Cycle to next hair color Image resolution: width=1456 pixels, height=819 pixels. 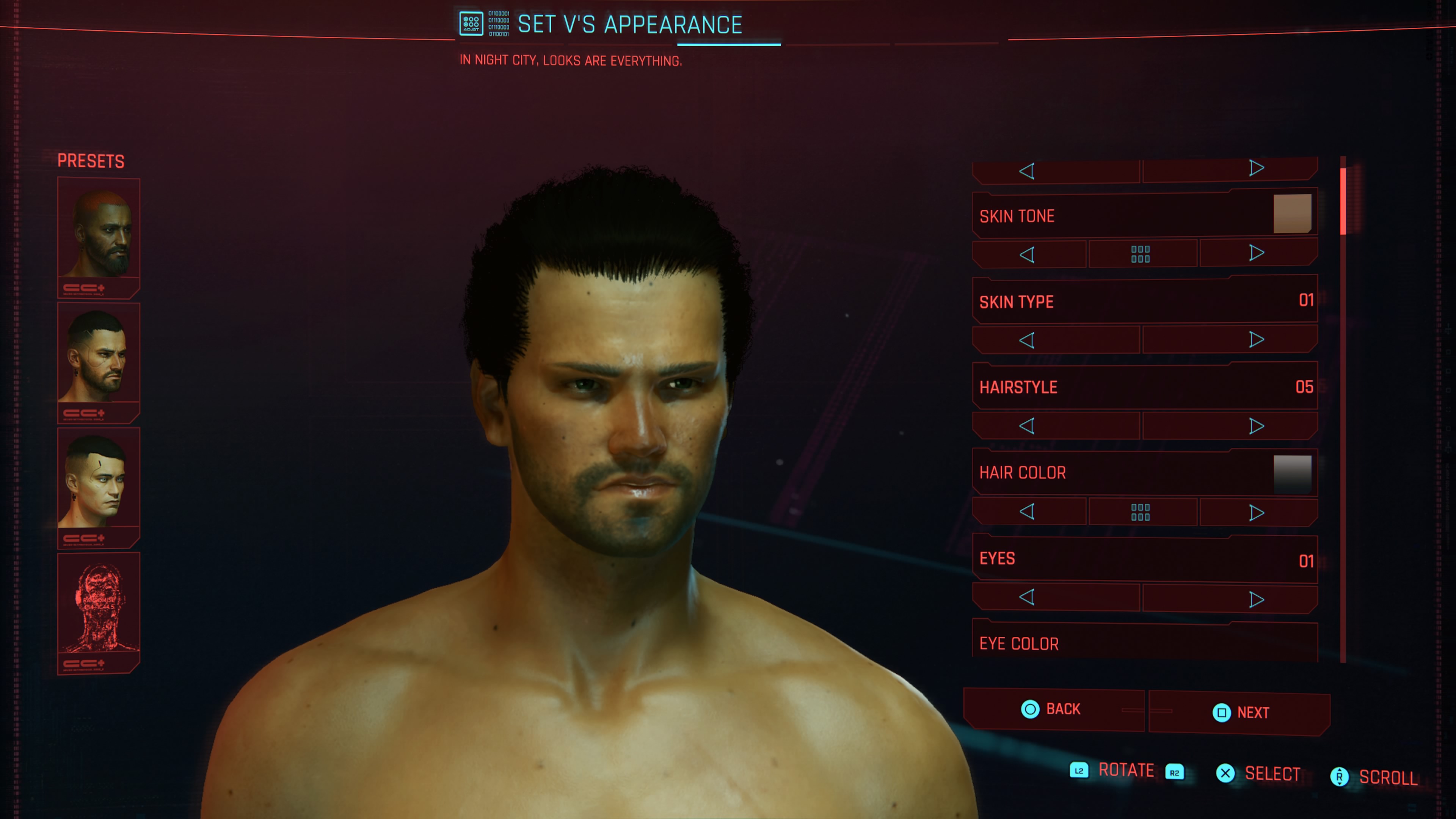click(x=1256, y=513)
